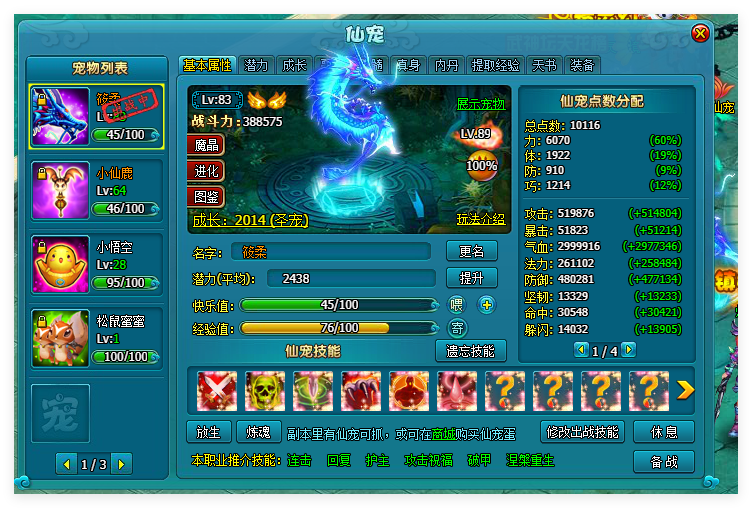The width and height of the screenshot is (752, 508).
Task: Open the 炼魂 soul refining button
Action: (x=258, y=432)
